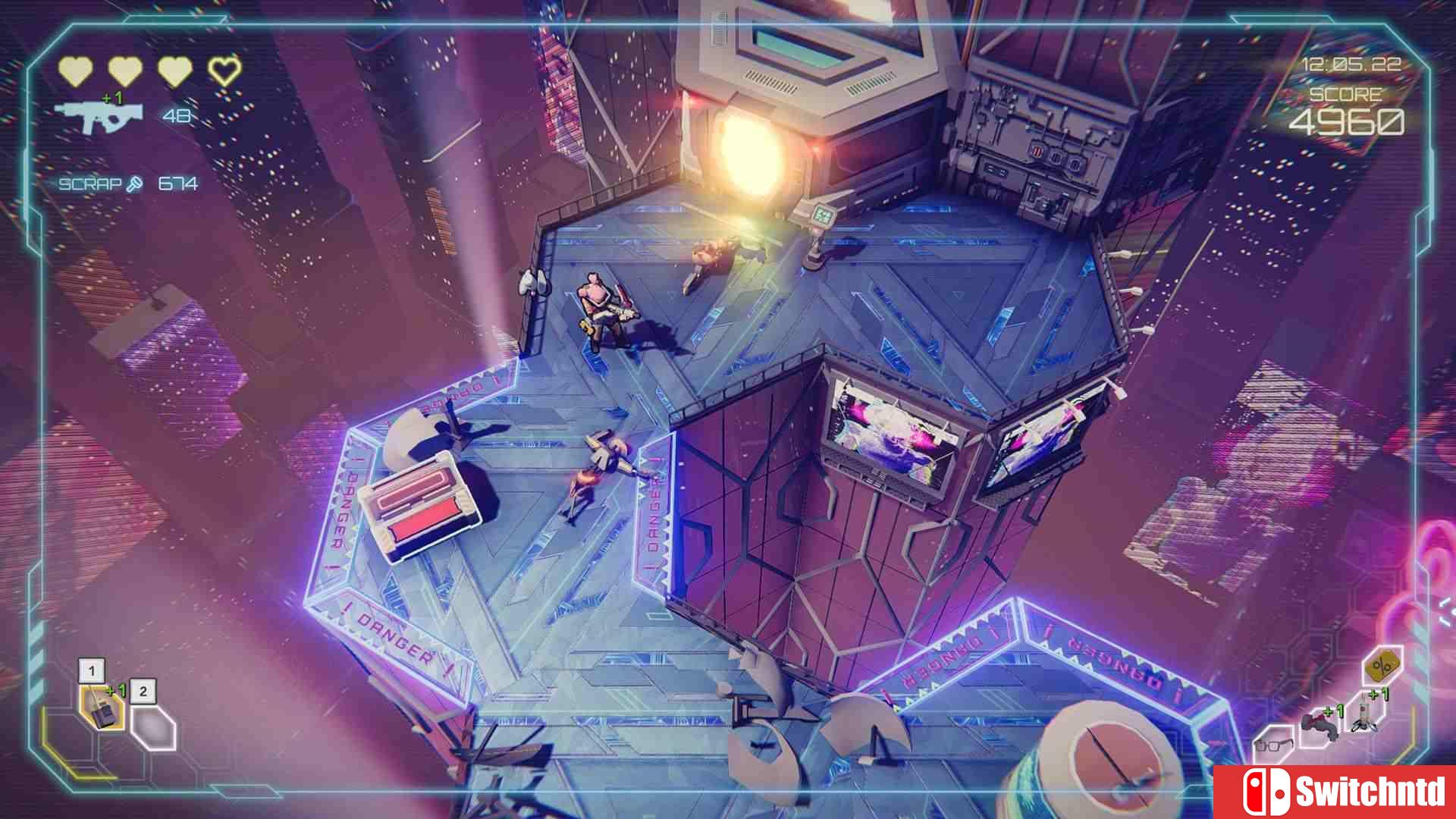
Task: Expand the green +1 badge above the rifle
Action: click(112, 97)
